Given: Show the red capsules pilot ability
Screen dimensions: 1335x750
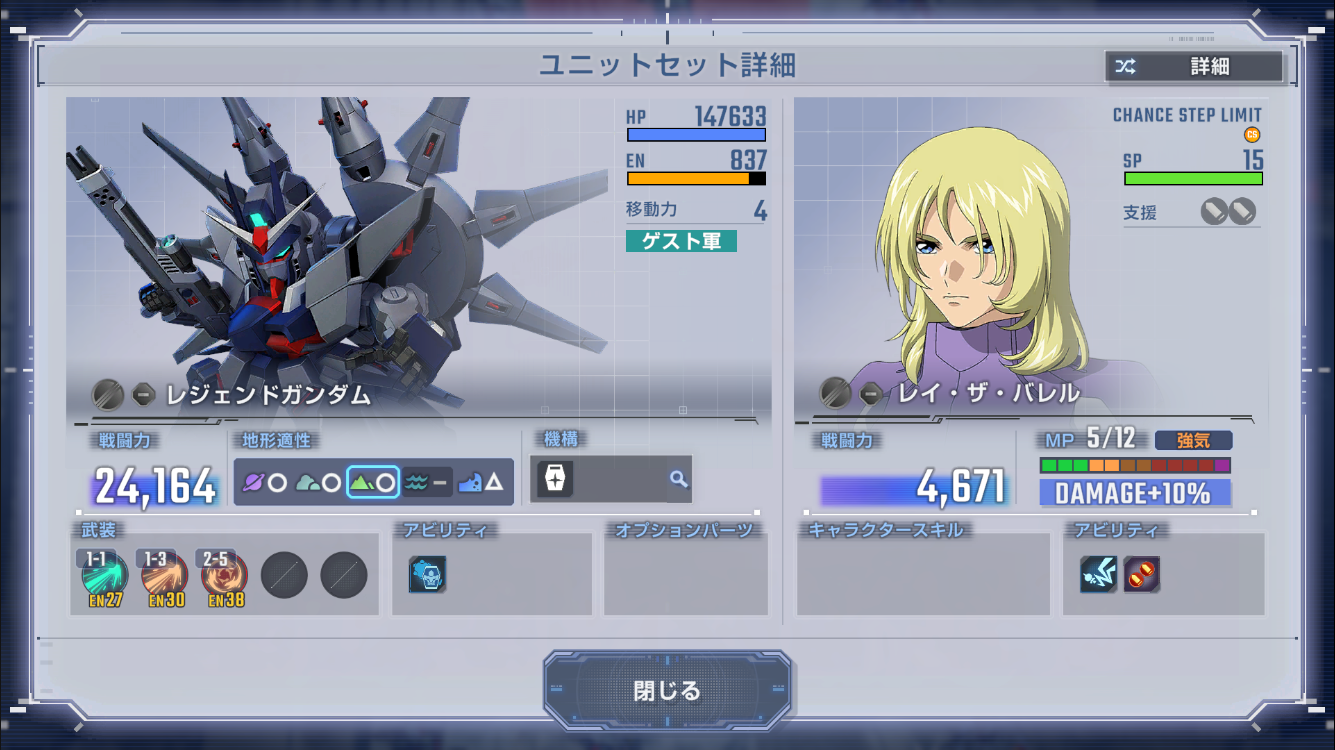Looking at the screenshot, I should tap(1141, 575).
